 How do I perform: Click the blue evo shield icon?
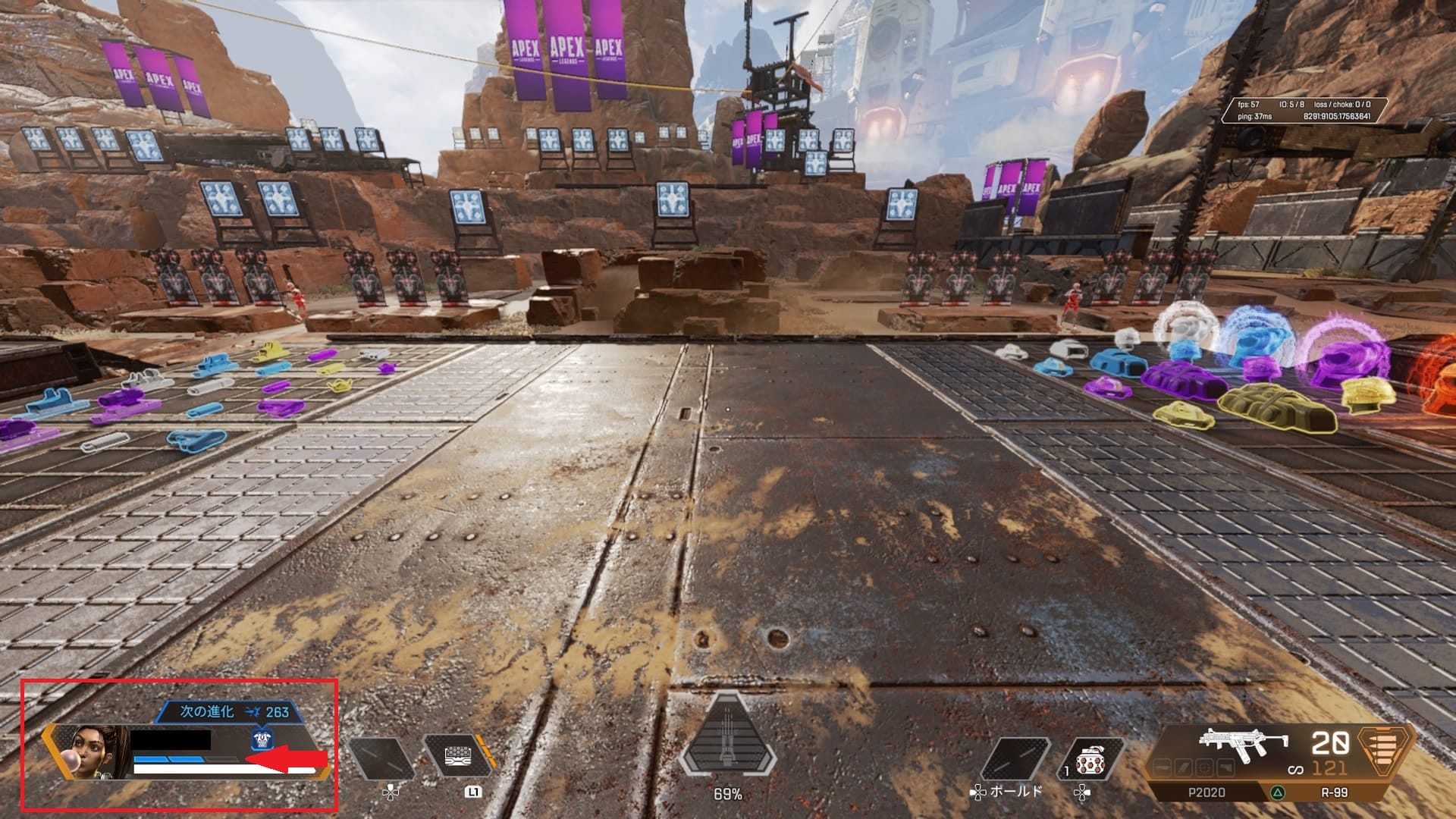coord(262,740)
